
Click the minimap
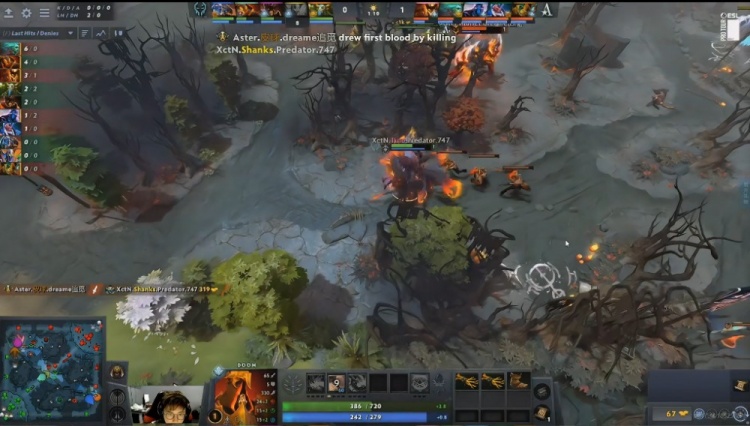pos(52,369)
